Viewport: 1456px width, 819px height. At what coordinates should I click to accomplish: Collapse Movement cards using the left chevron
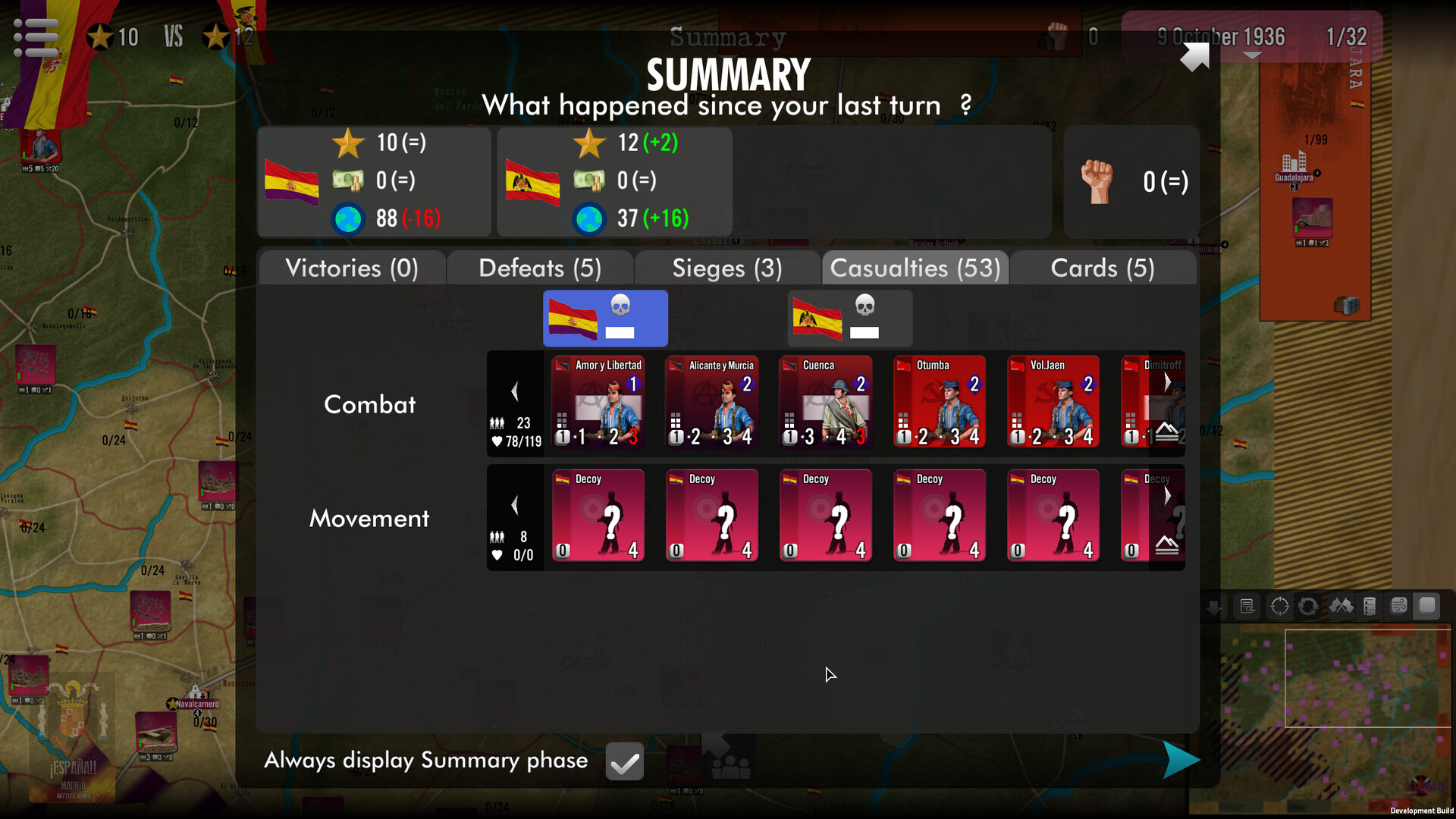(x=515, y=505)
